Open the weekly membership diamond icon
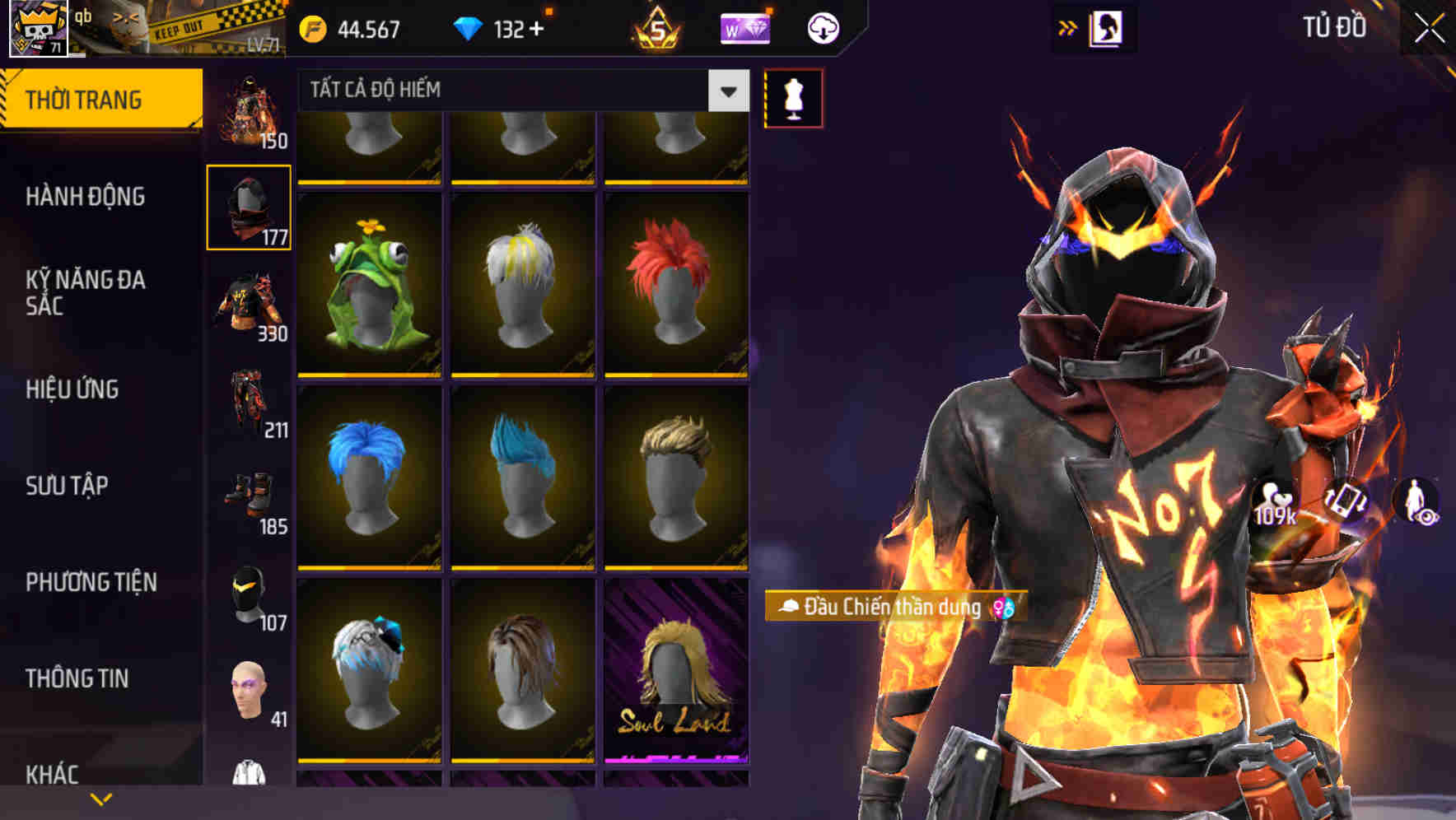This screenshot has width=1456, height=820. click(745, 27)
